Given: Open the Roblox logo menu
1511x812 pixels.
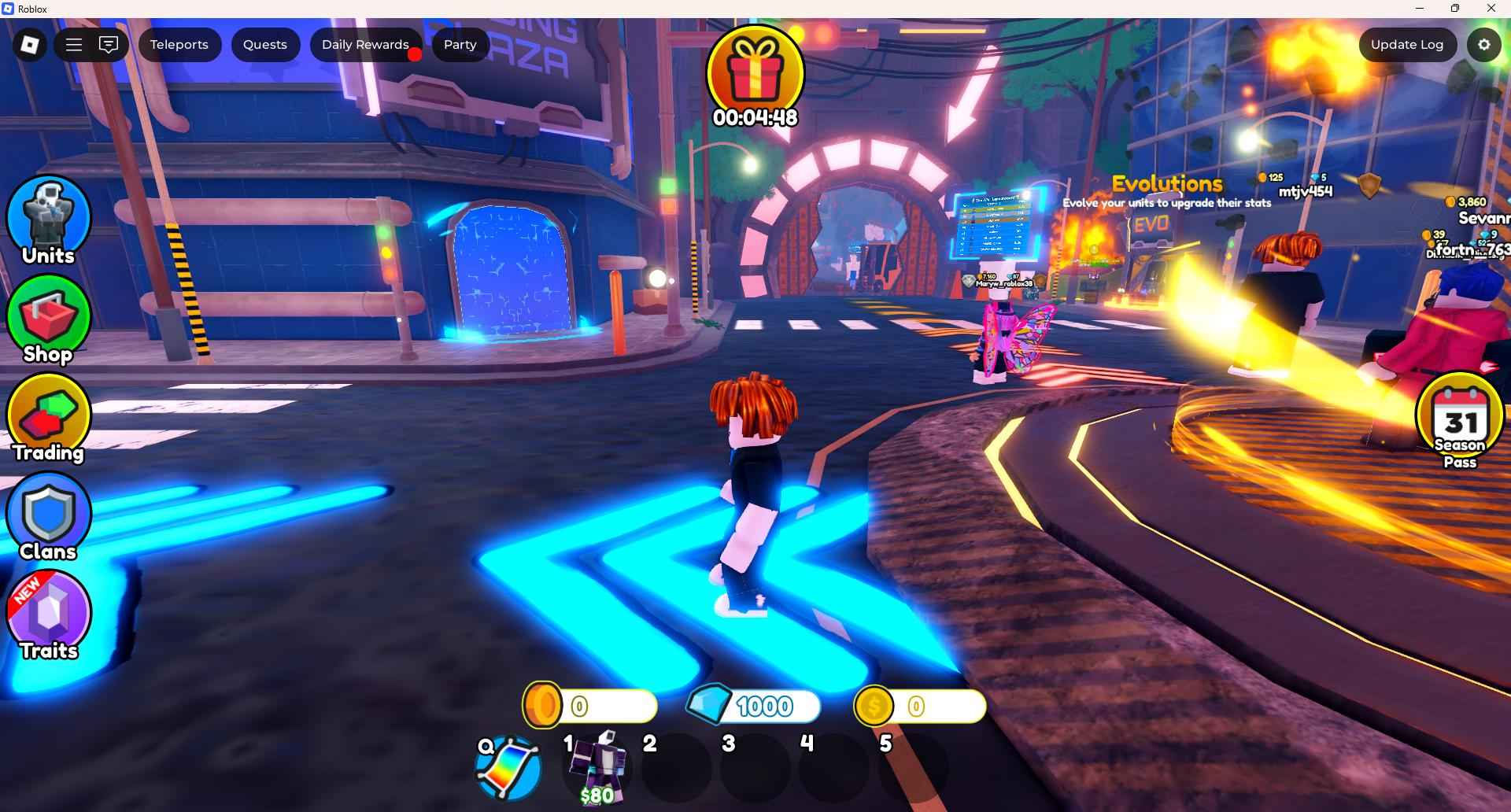Looking at the screenshot, I should point(30,45).
